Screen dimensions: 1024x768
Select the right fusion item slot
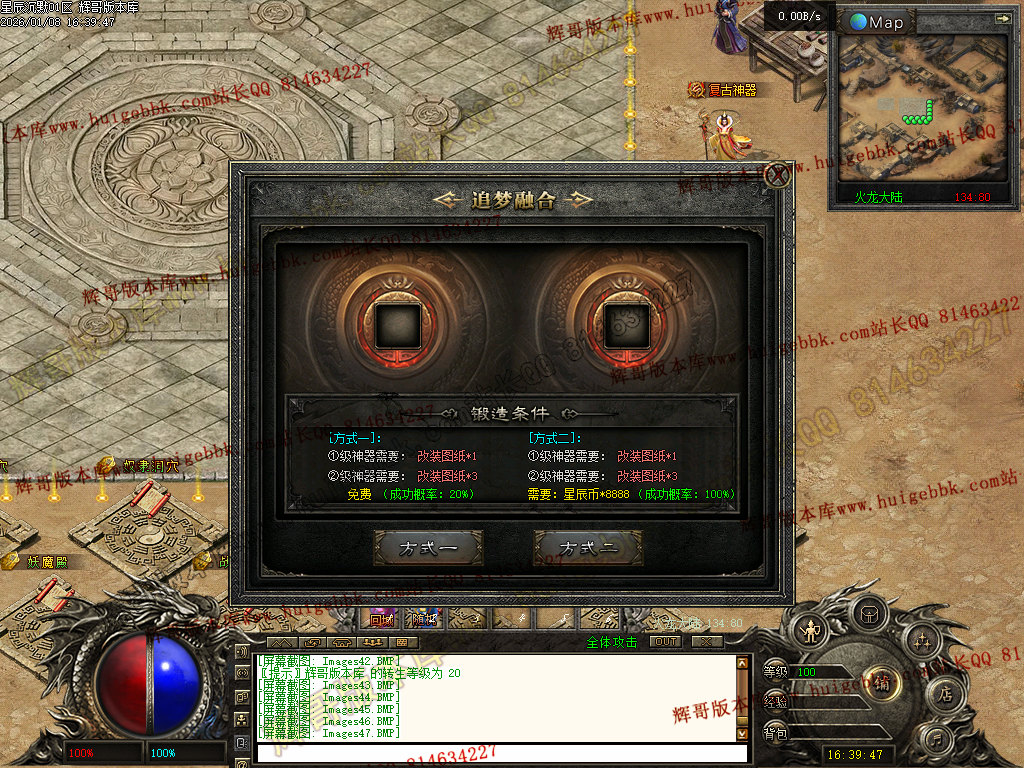pyautogui.click(x=628, y=324)
